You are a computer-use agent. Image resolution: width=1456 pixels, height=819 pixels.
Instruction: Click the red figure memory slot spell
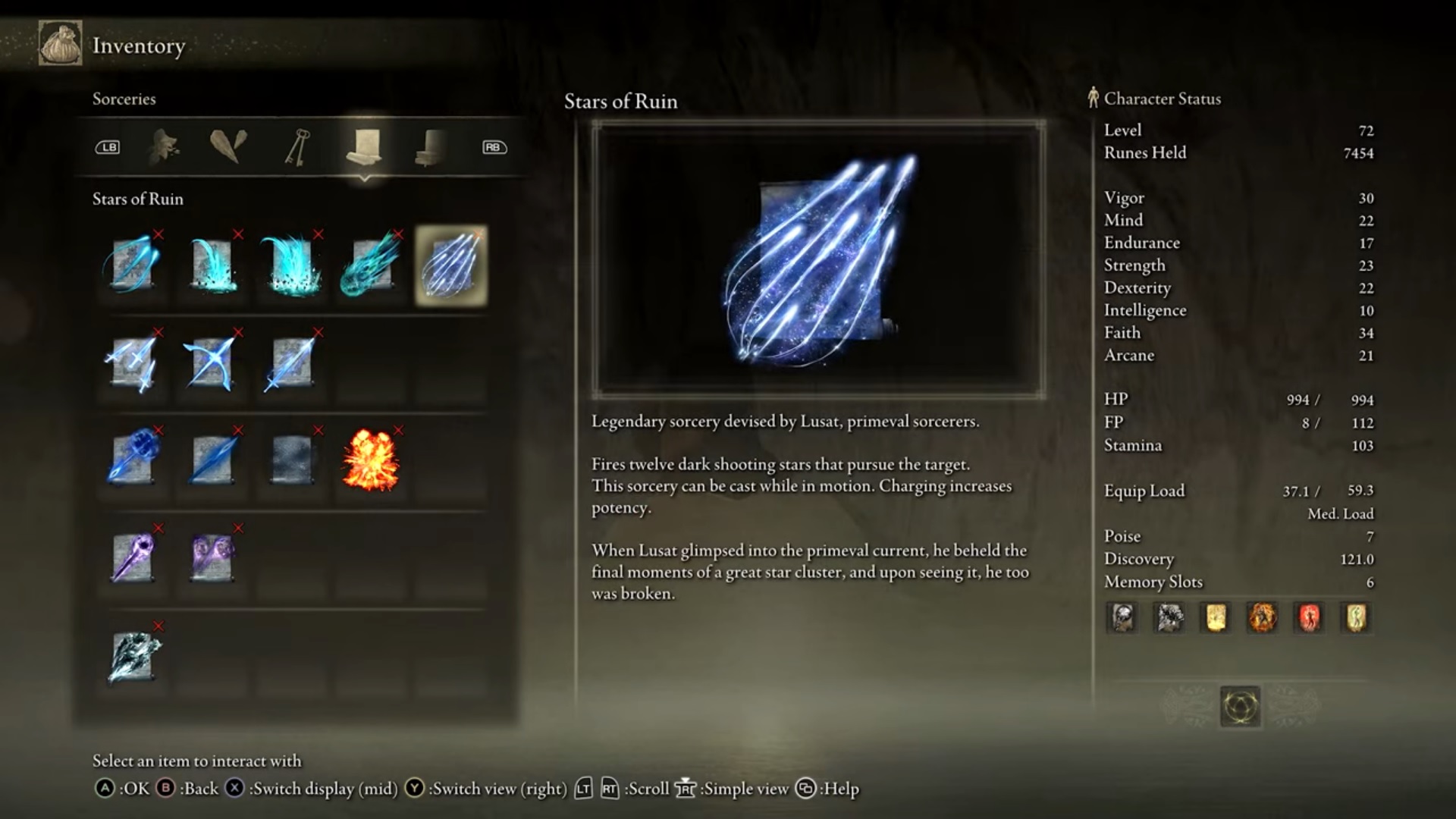coord(1309,618)
